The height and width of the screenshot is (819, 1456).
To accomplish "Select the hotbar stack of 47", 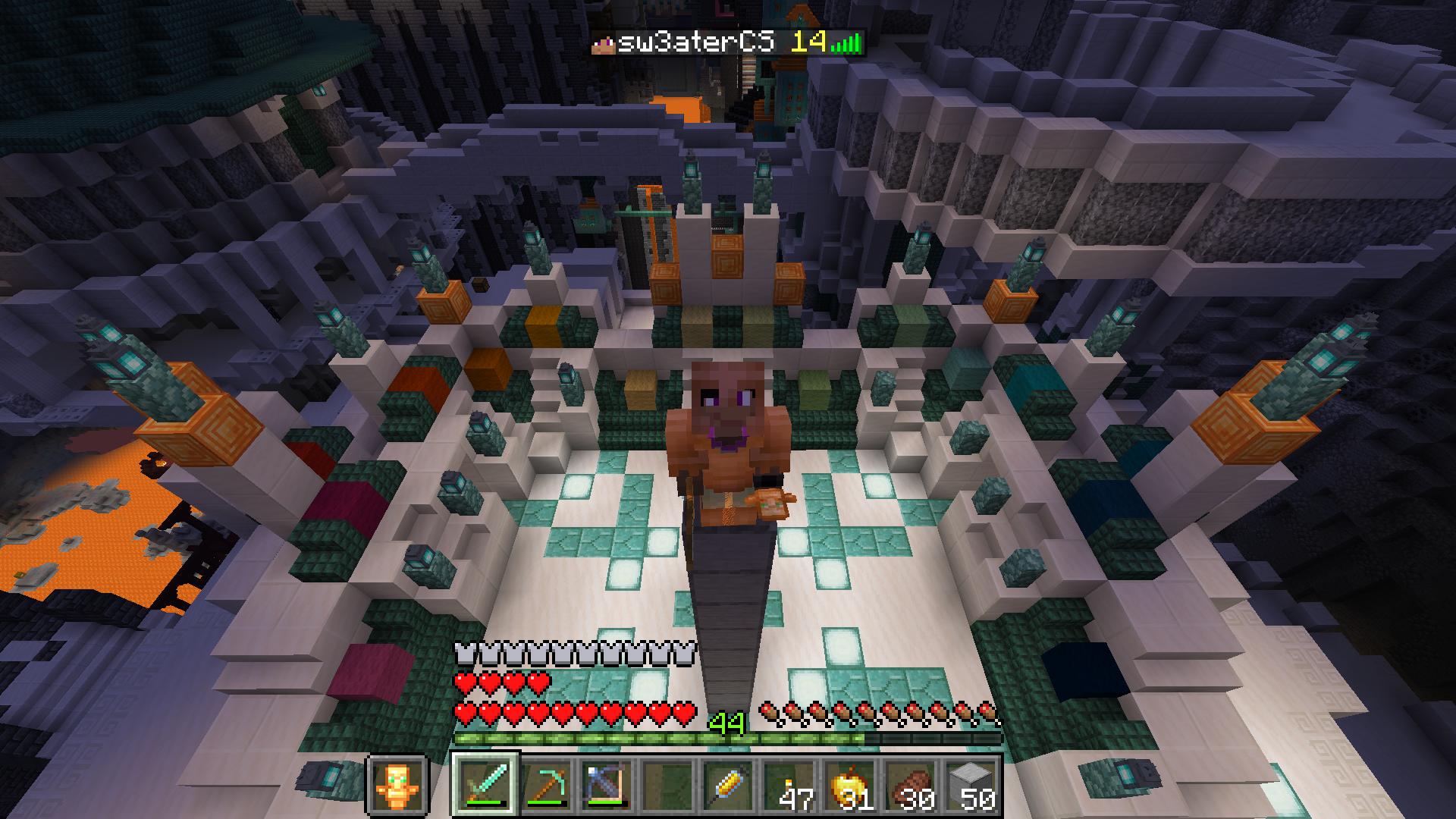I will click(789, 784).
